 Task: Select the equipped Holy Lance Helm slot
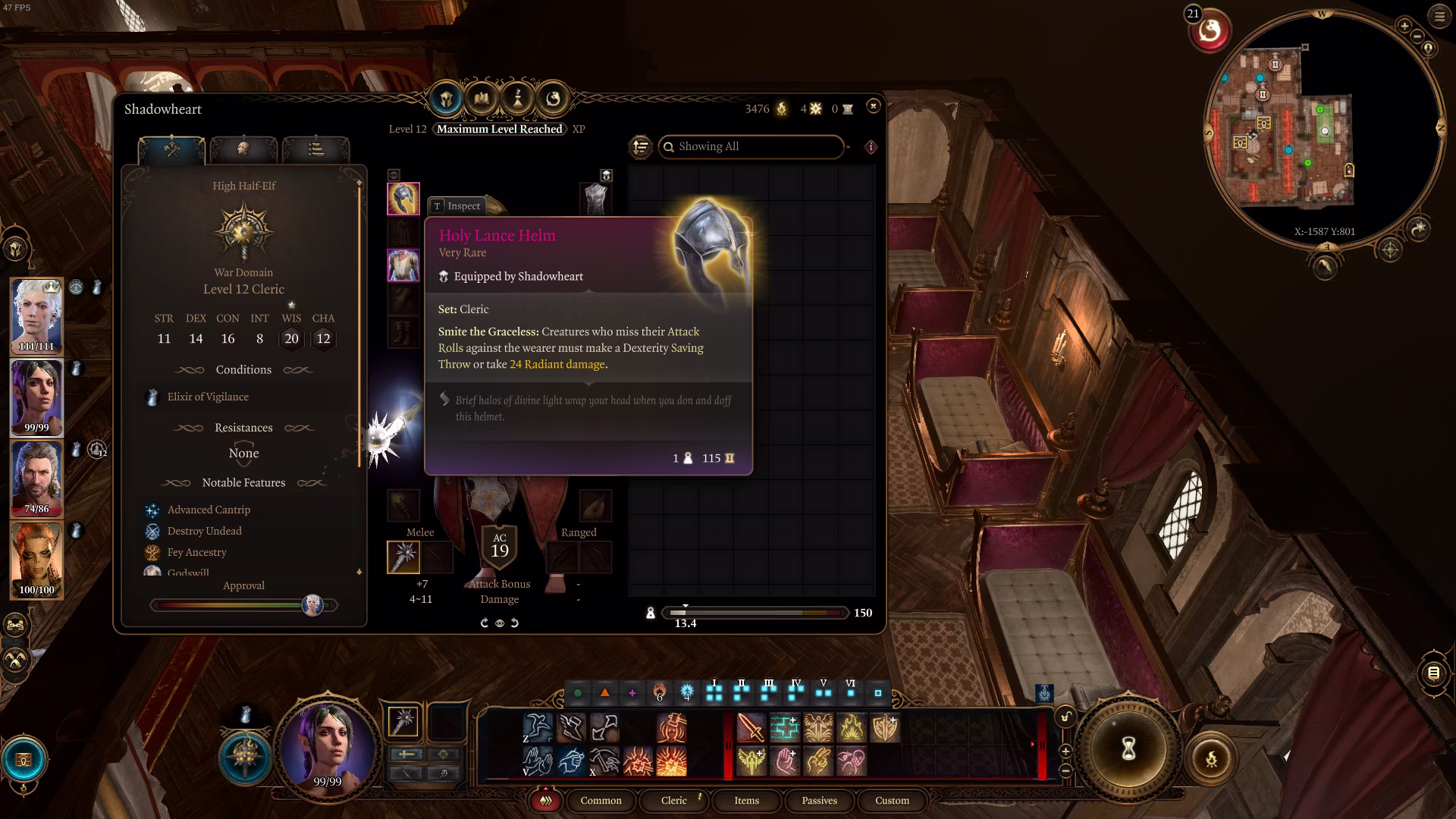click(403, 199)
